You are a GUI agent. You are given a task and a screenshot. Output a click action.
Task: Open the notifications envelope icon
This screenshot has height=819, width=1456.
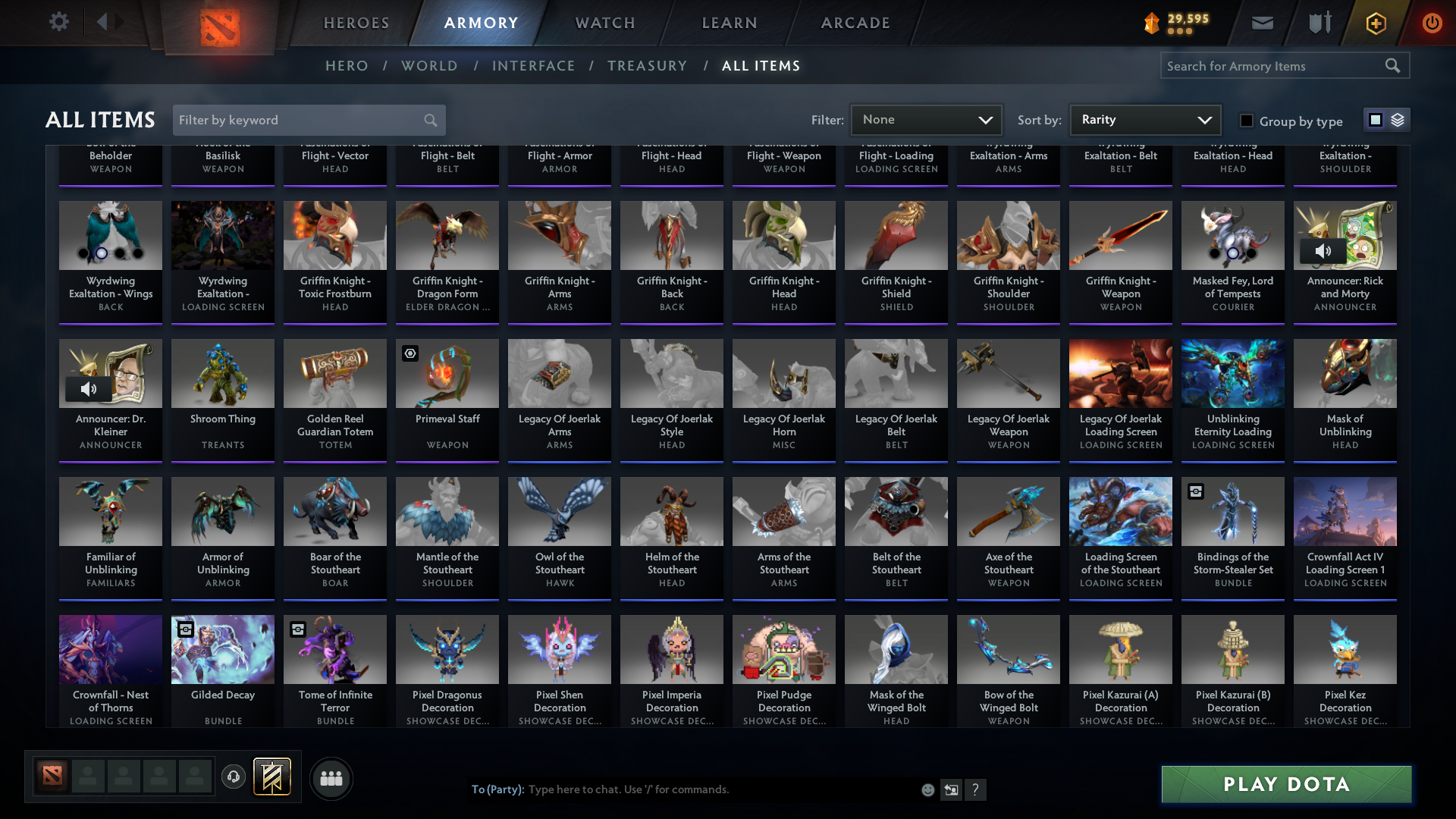[1261, 23]
